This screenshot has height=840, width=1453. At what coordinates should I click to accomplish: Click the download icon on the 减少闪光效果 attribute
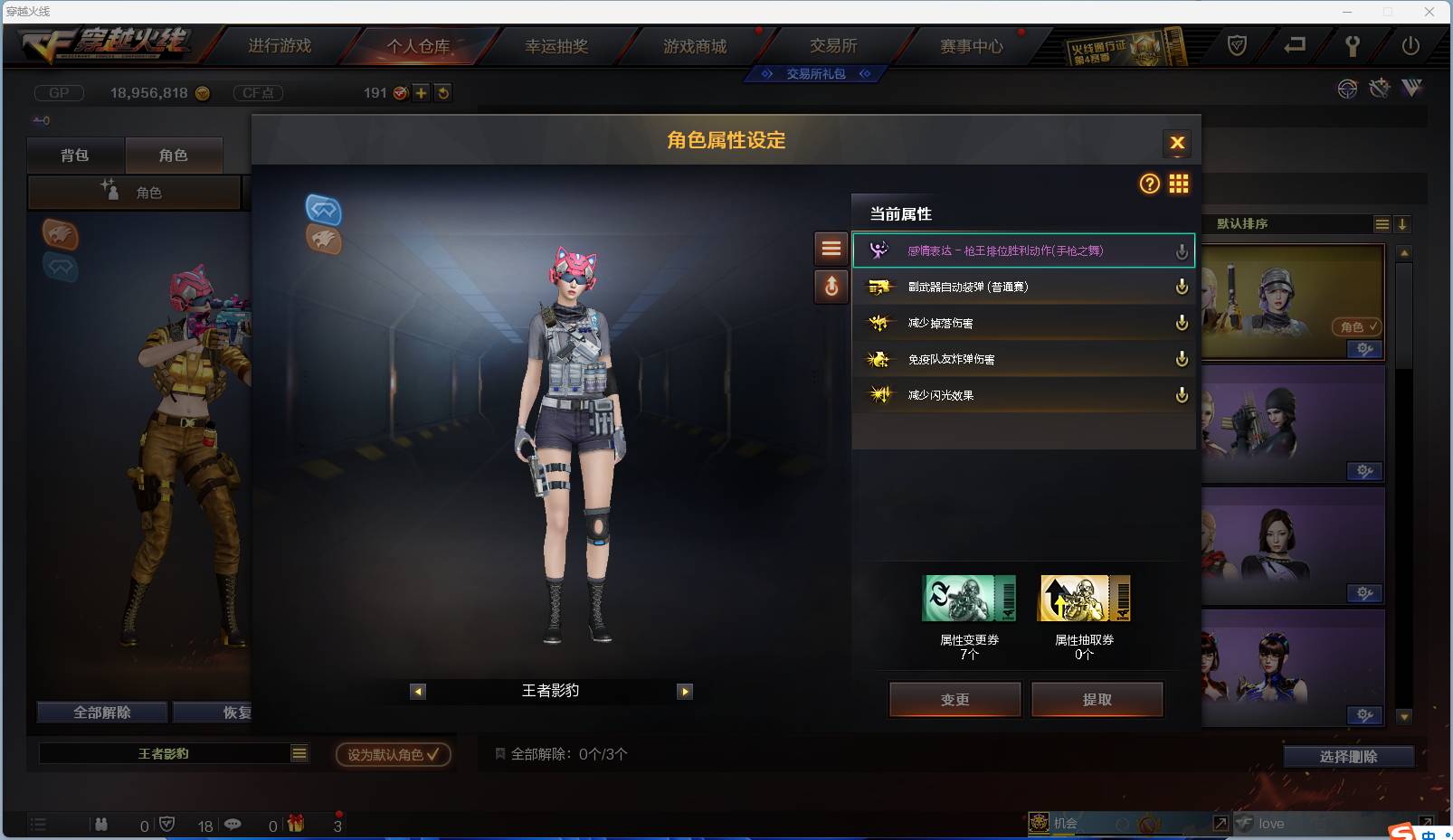[1182, 394]
